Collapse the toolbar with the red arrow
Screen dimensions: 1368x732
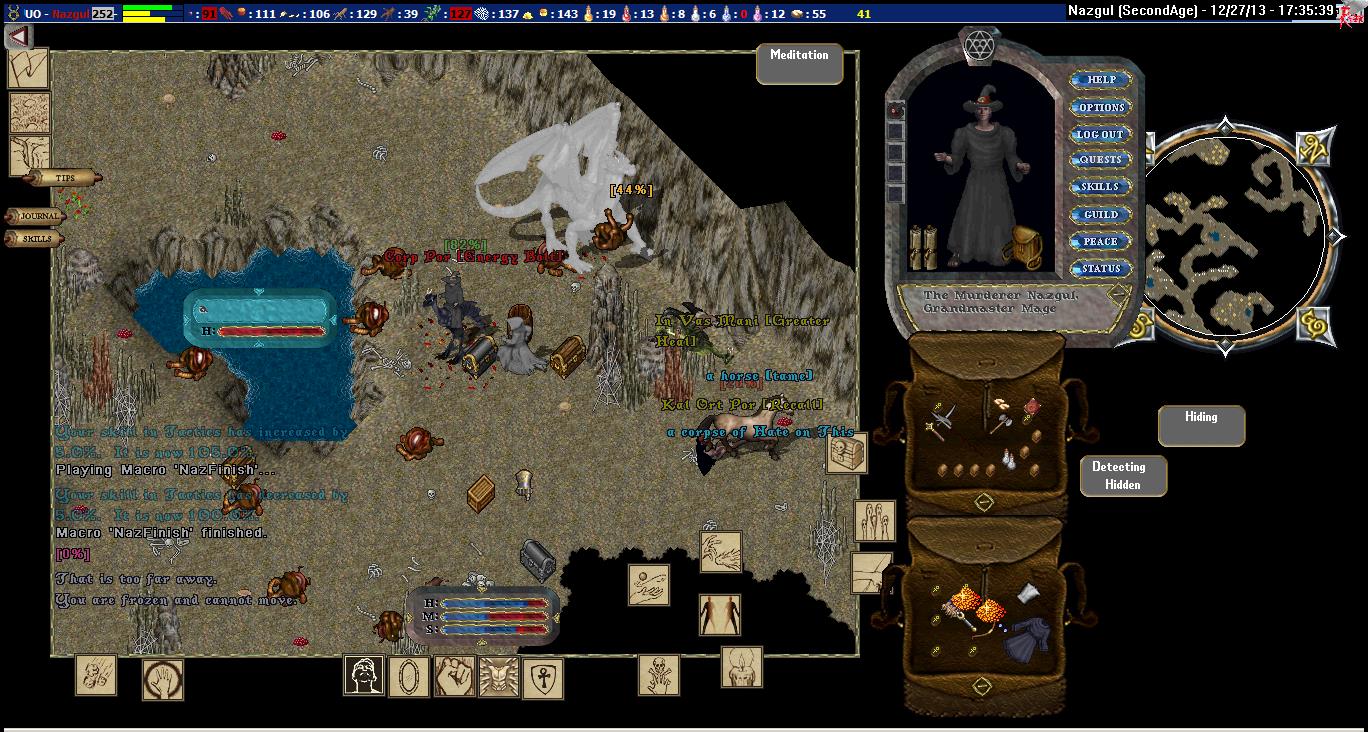pyautogui.click(x=18, y=37)
